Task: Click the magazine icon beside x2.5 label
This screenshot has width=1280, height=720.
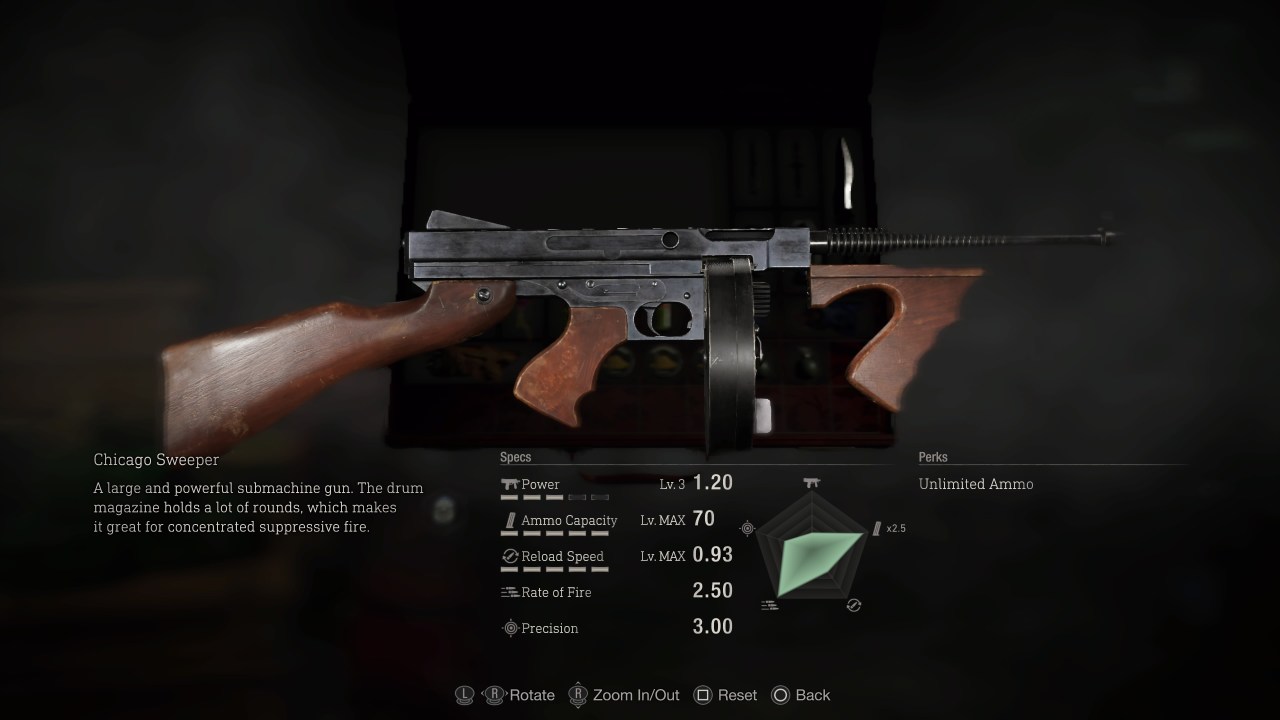Action: click(875, 527)
